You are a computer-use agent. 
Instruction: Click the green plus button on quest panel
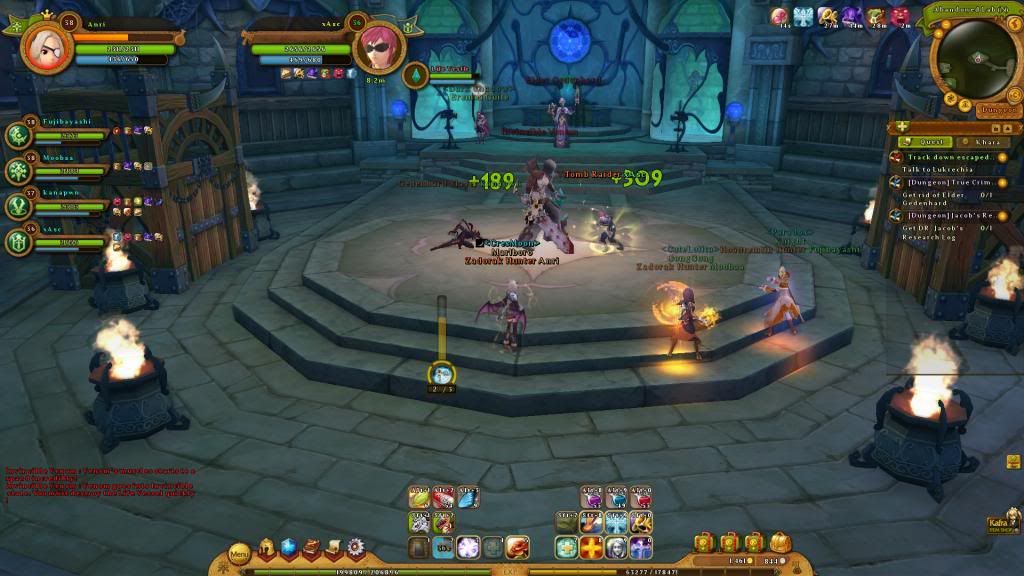coord(902,127)
